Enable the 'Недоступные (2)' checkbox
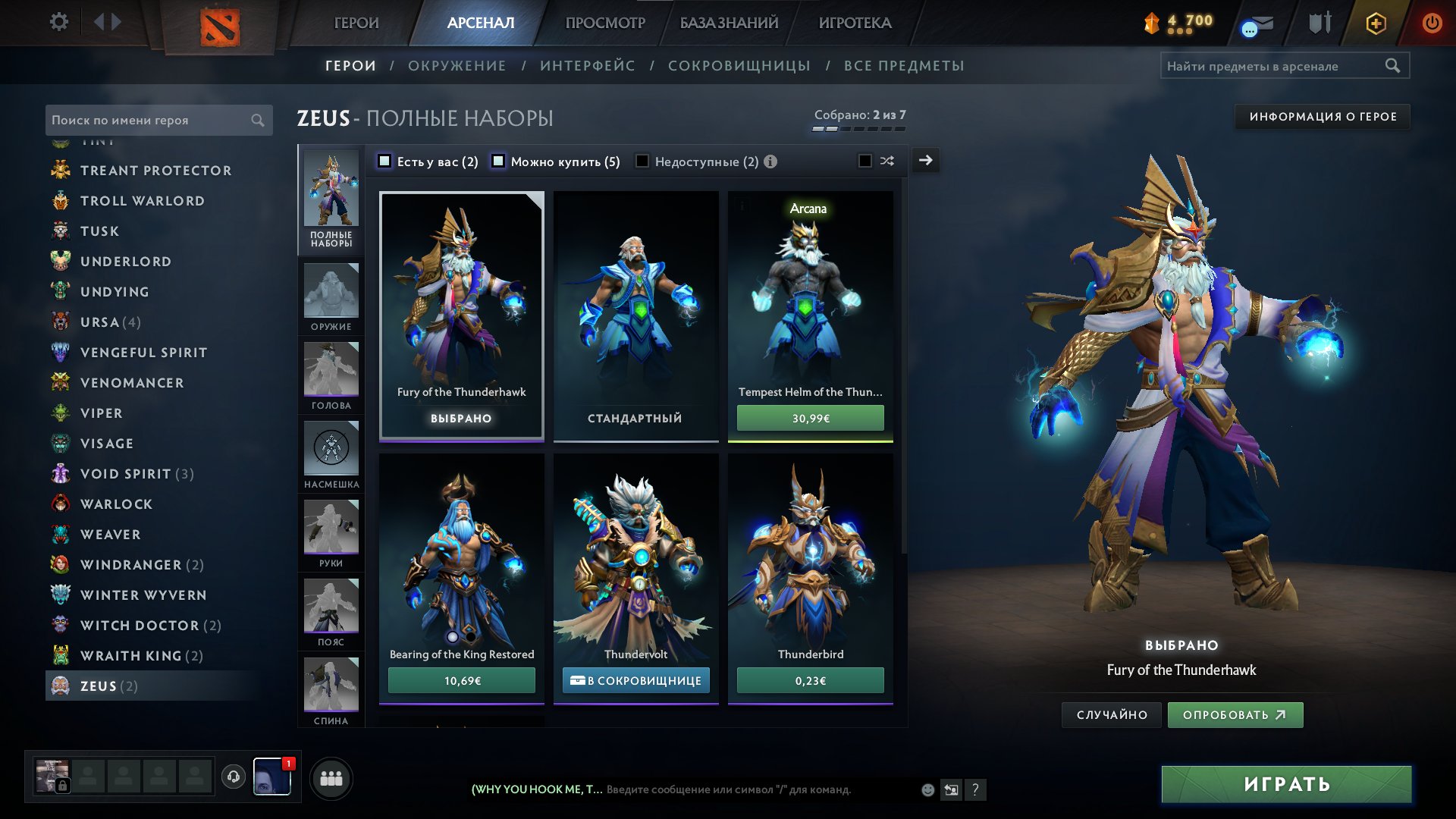1456x819 pixels. 643,161
